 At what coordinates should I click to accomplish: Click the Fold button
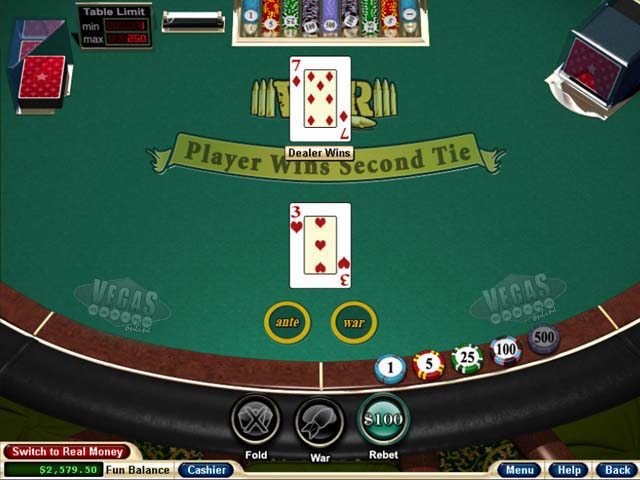pyautogui.click(x=255, y=420)
